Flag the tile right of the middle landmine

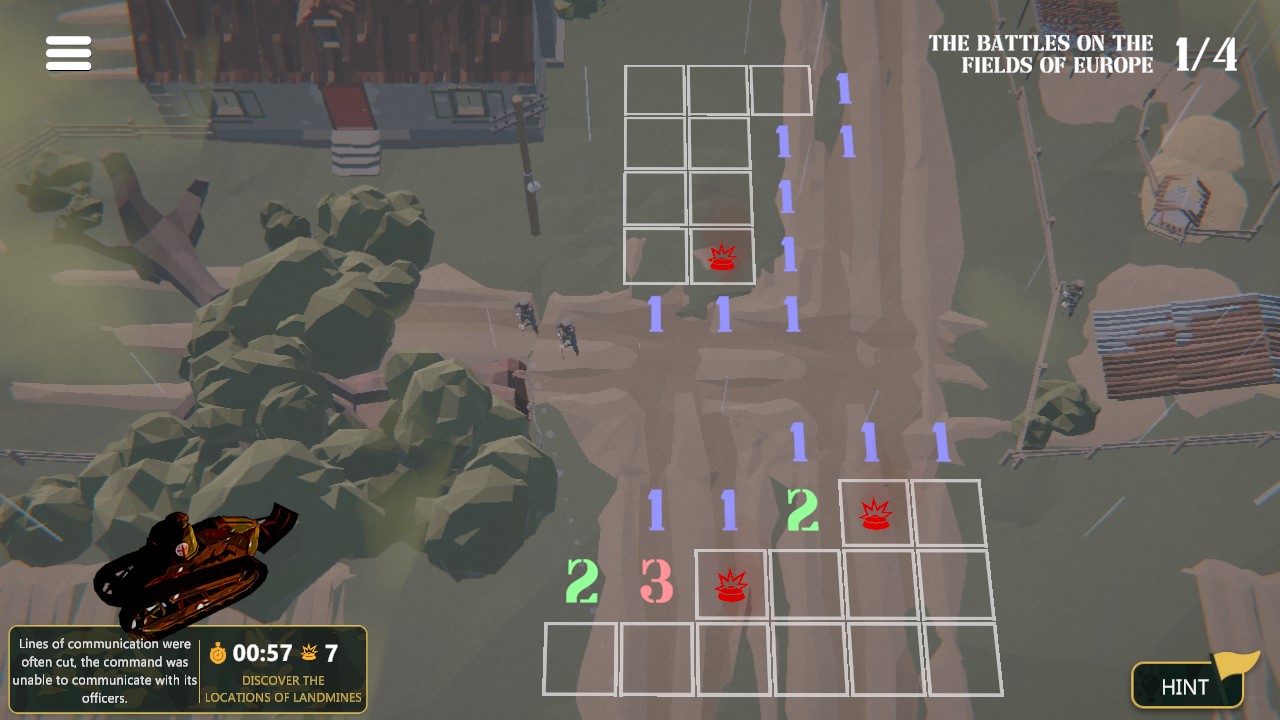pos(946,515)
